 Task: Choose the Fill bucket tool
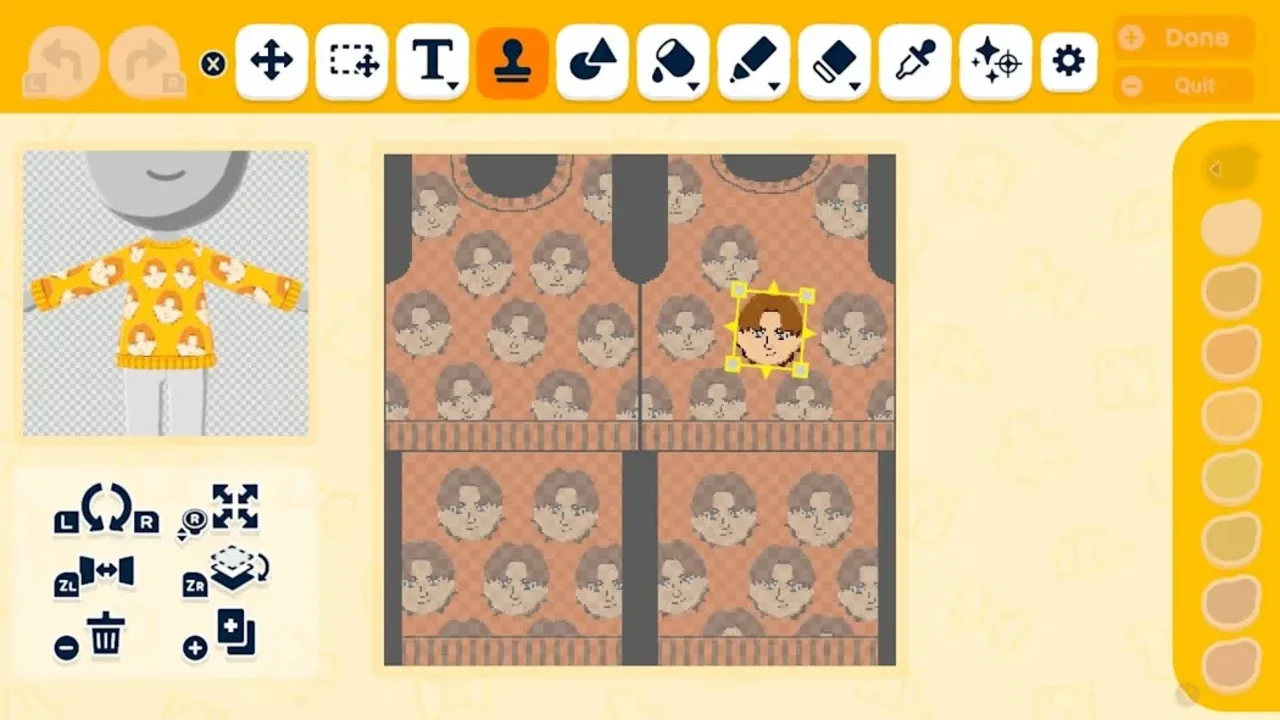pyautogui.click(x=672, y=58)
